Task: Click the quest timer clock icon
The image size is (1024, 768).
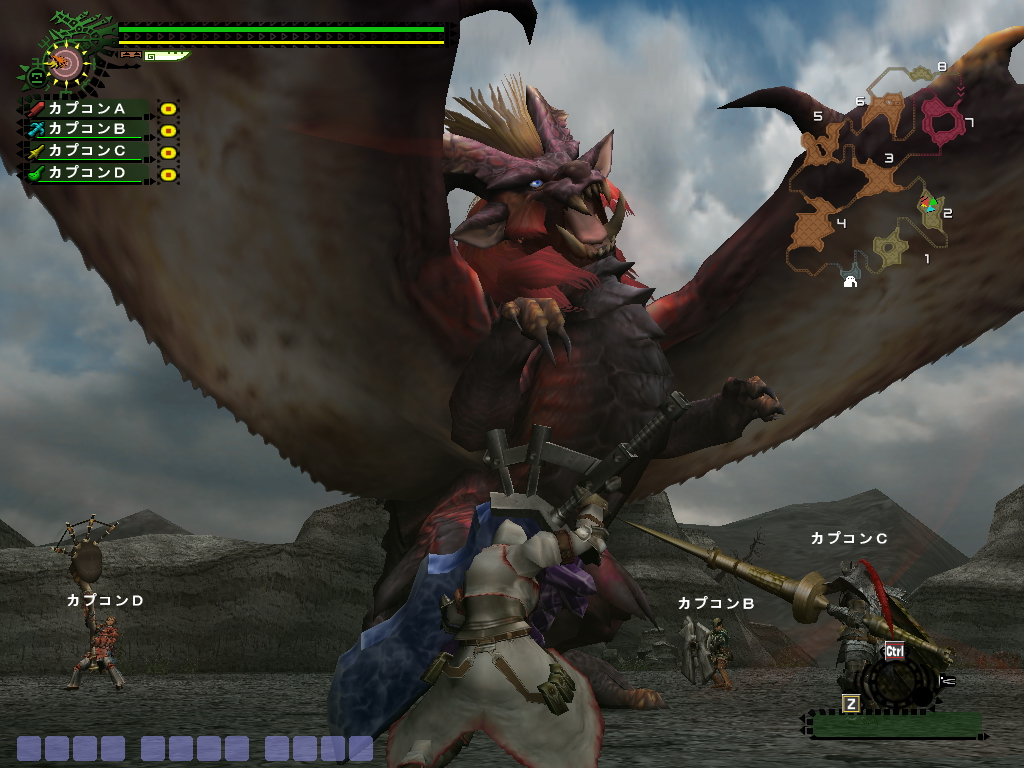Action: click(x=66, y=63)
